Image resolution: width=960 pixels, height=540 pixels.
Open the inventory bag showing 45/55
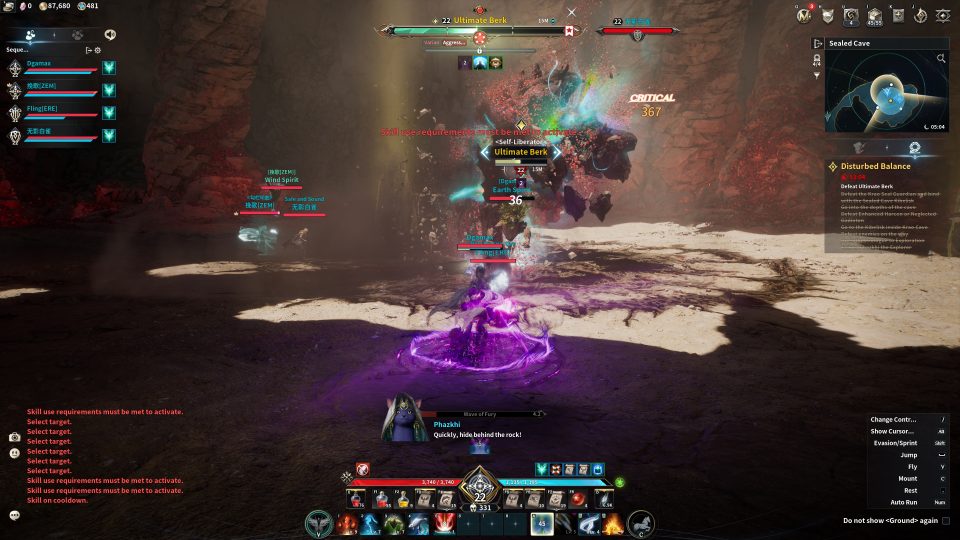[874, 15]
